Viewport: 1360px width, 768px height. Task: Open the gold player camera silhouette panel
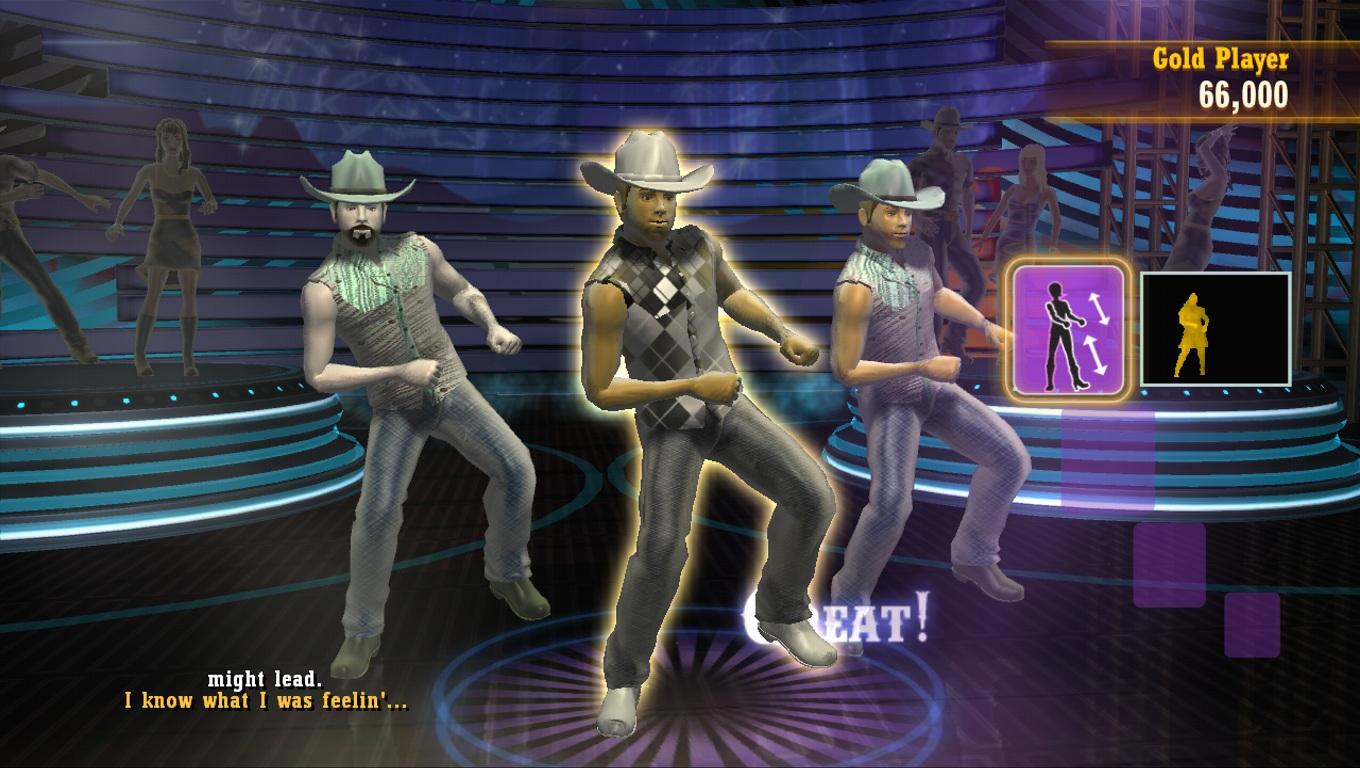click(x=1213, y=328)
